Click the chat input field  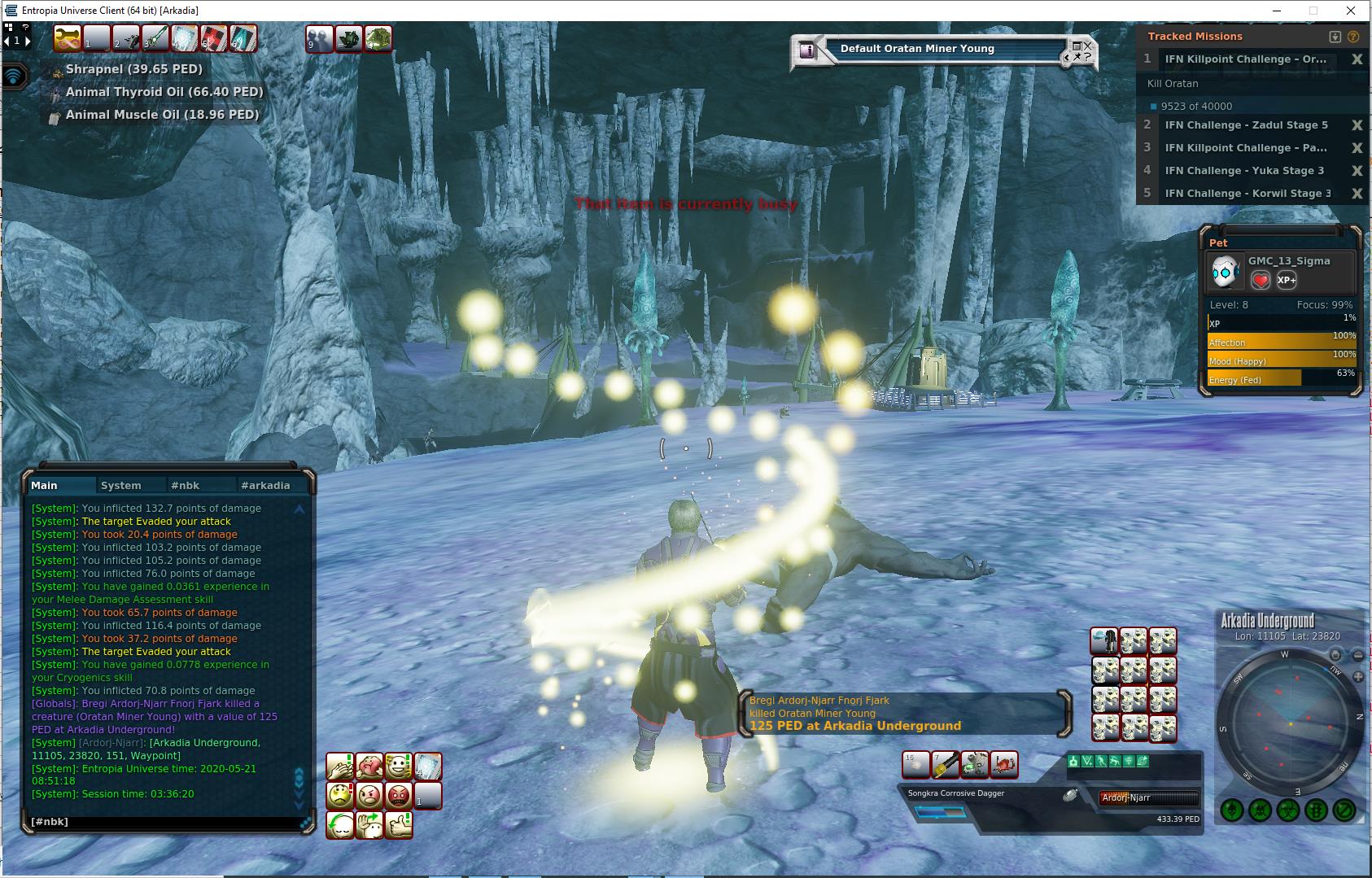[163, 822]
